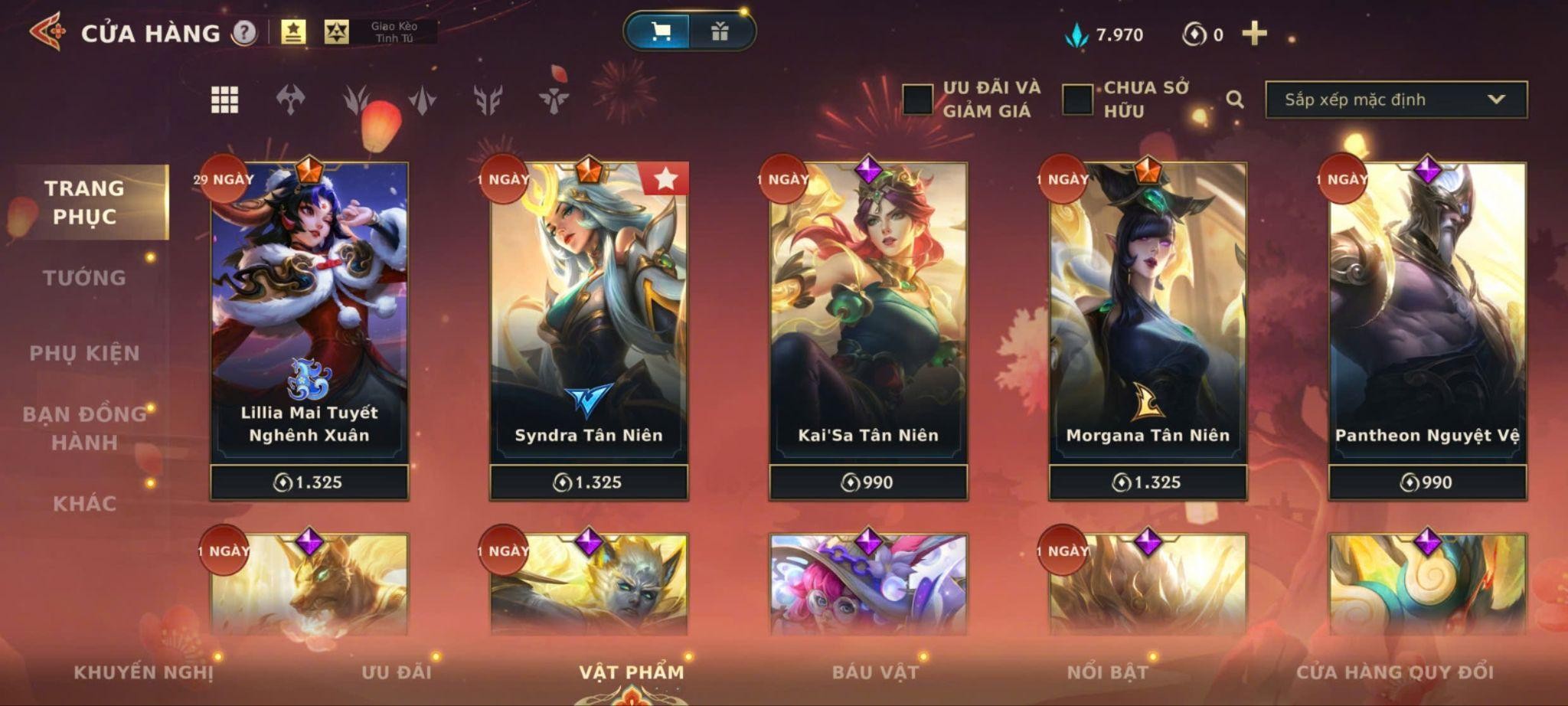Viewport: 1568px width, 706px height.
Task: Go back using the arrow icon
Action: point(47,32)
